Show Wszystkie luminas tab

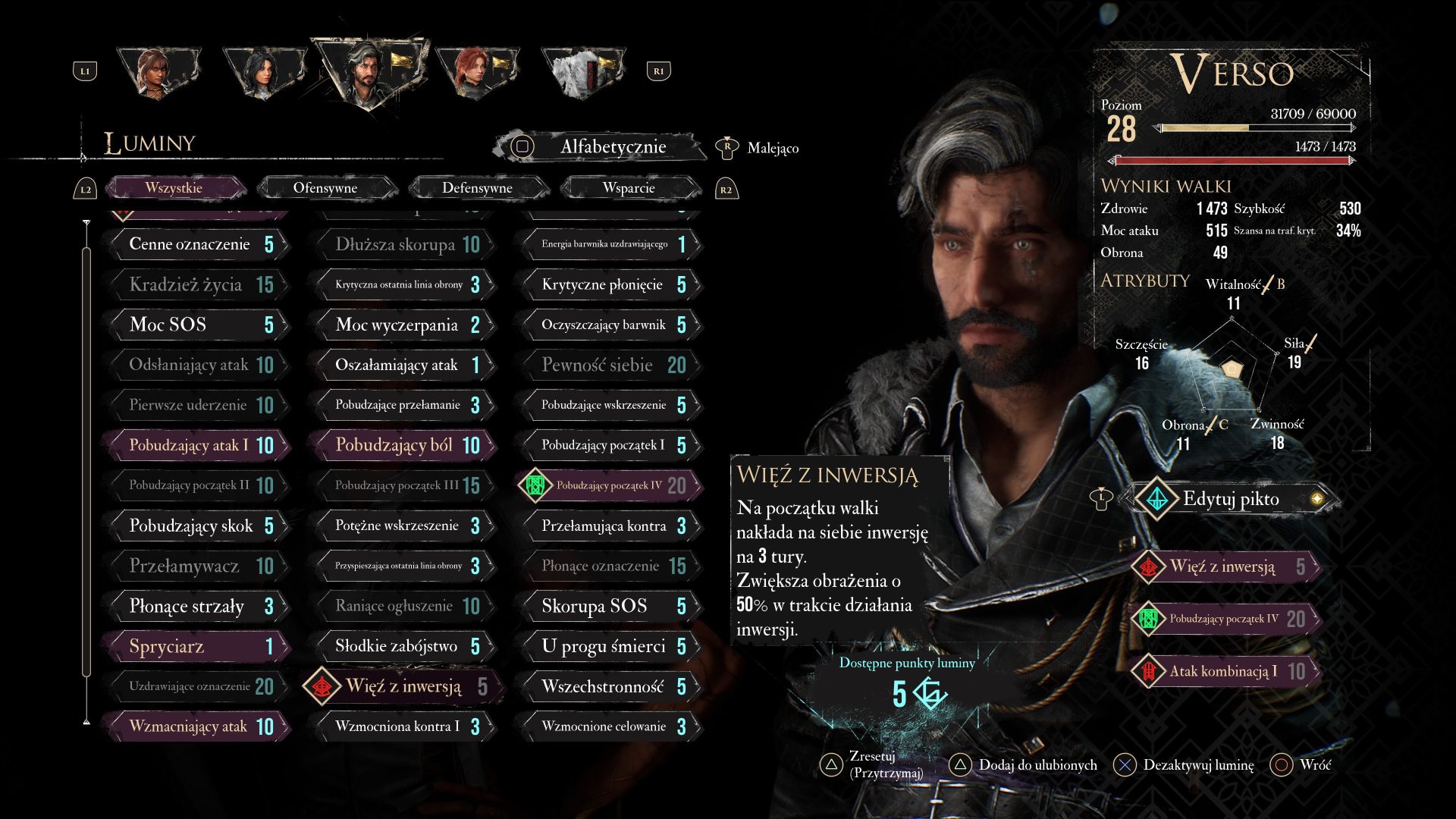[x=174, y=188]
